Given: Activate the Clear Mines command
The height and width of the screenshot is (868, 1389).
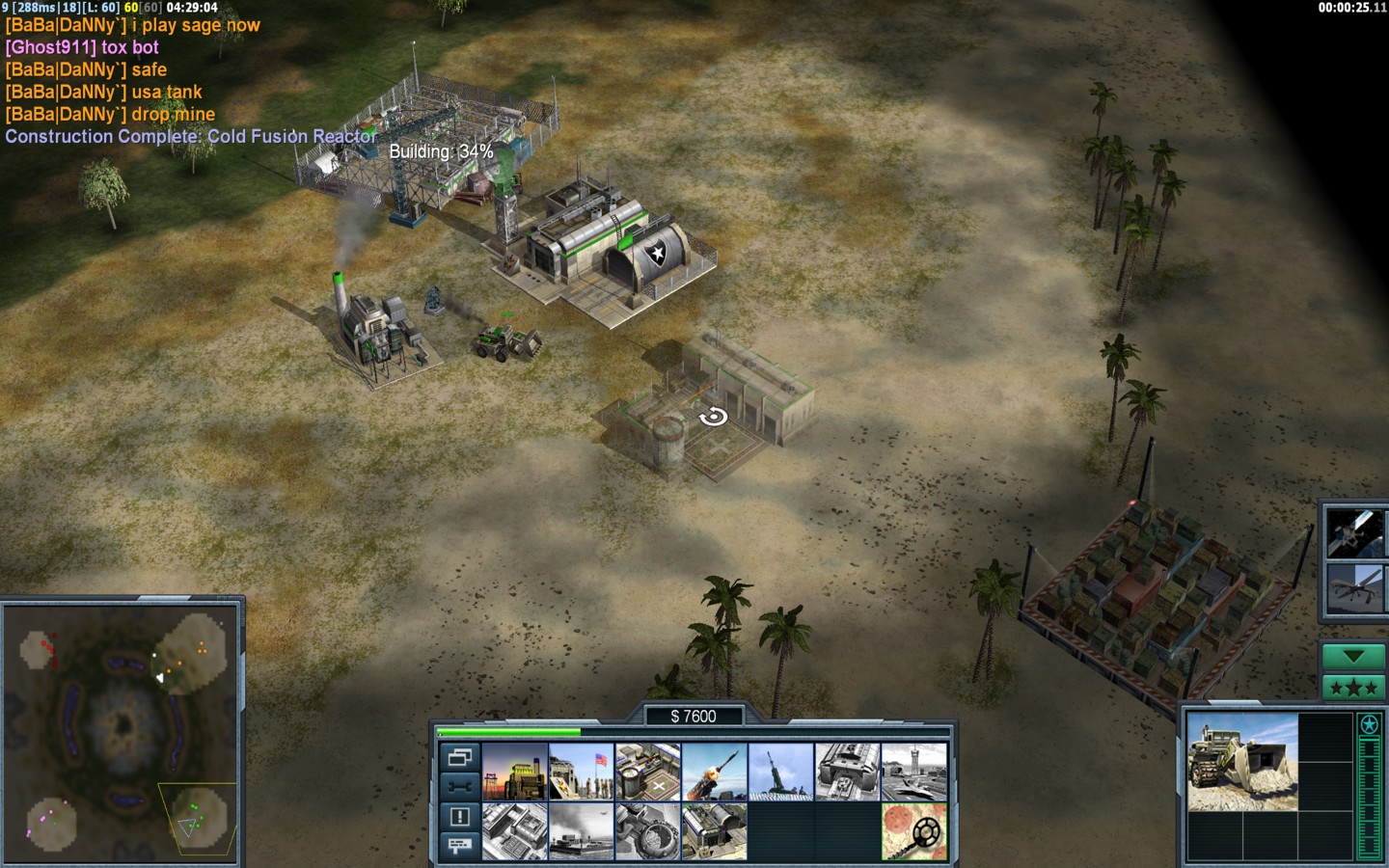Looking at the screenshot, I should click(913, 830).
